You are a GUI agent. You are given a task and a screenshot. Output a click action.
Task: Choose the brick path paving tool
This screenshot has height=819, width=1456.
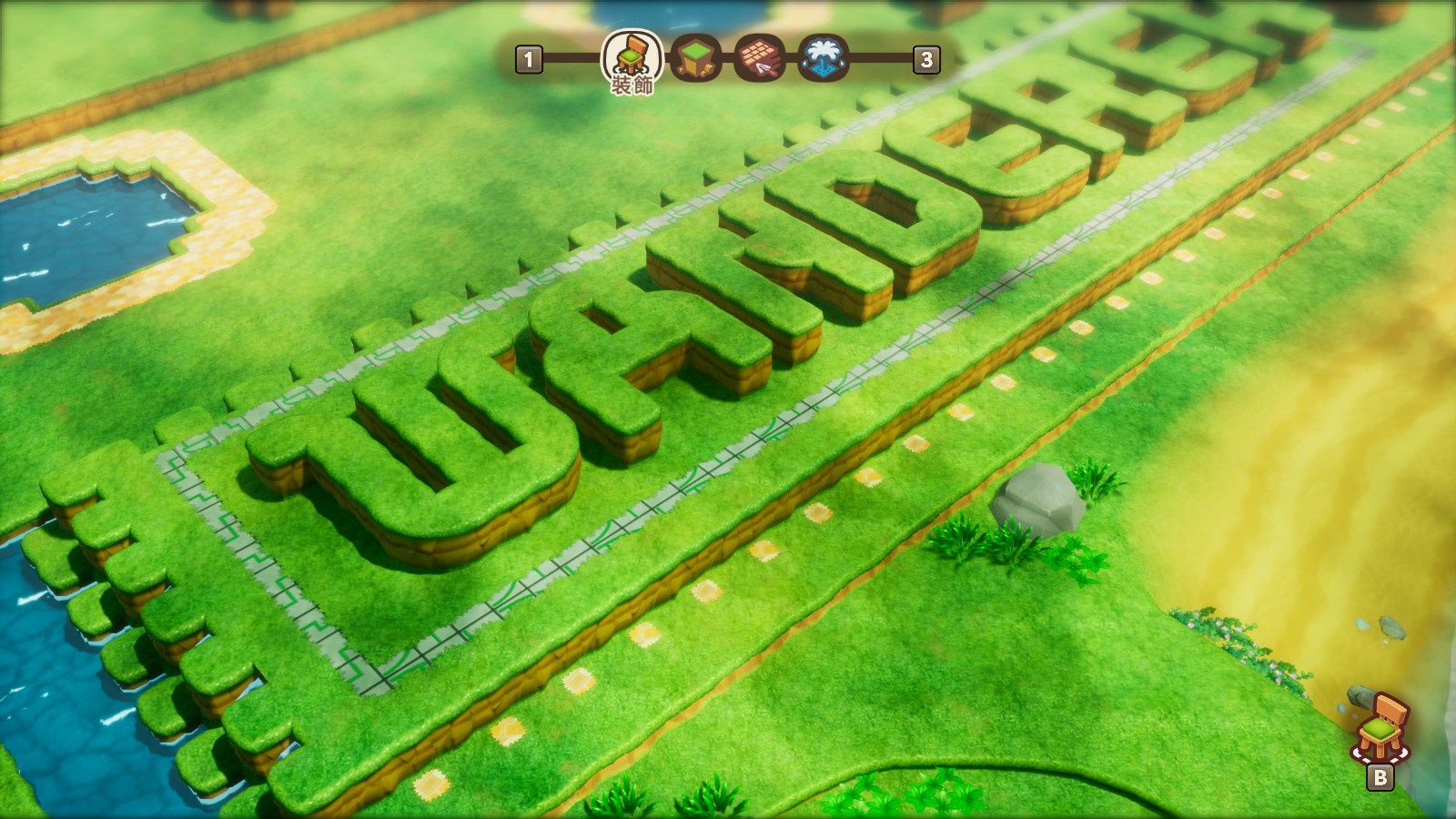[x=760, y=59]
